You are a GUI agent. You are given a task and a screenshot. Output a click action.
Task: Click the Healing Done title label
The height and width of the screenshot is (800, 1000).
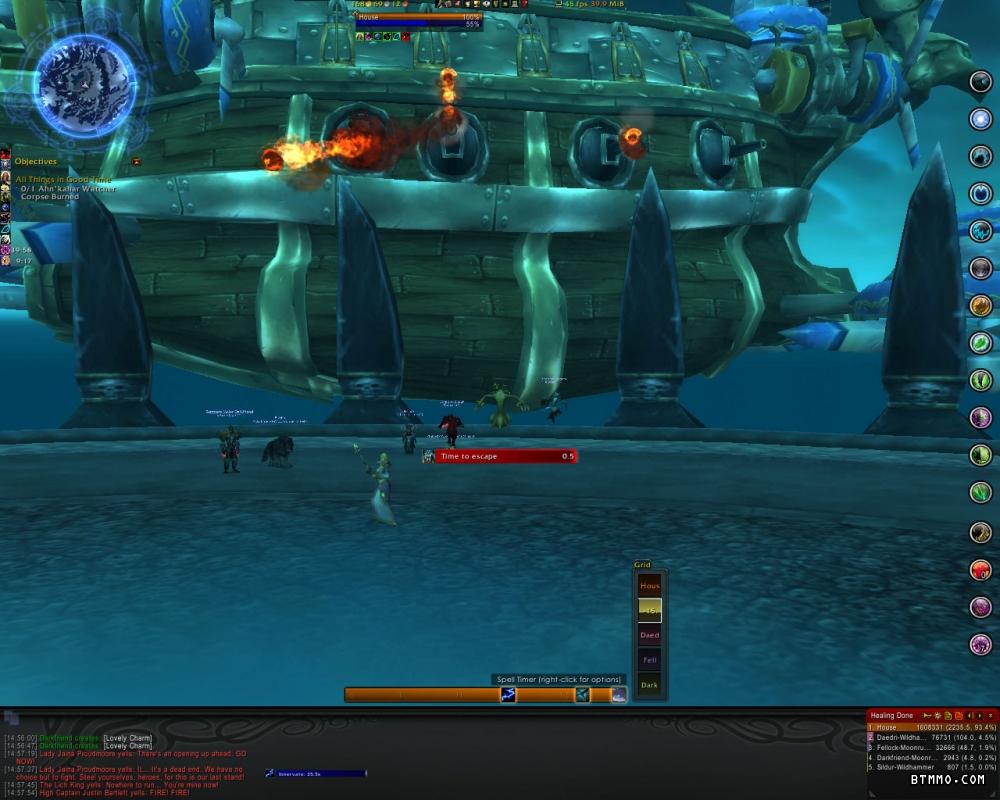click(x=892, y=716)
